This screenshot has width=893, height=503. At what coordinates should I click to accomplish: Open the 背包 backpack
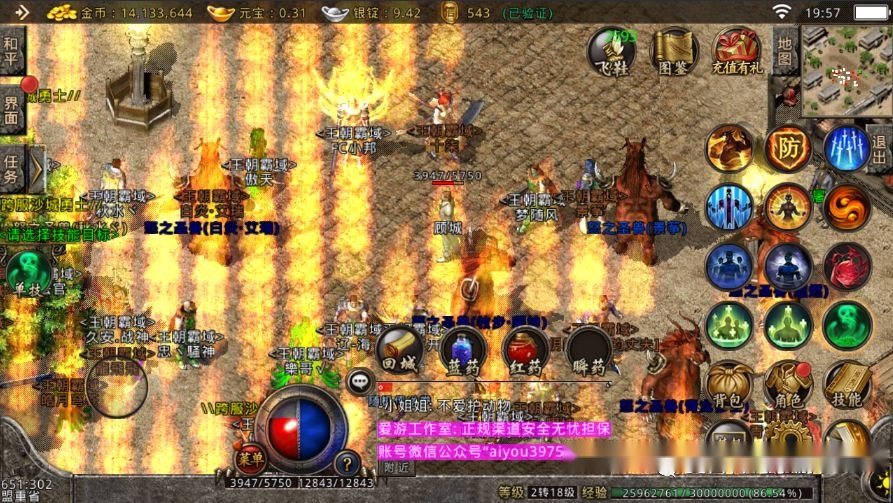(x=729, y=385)
